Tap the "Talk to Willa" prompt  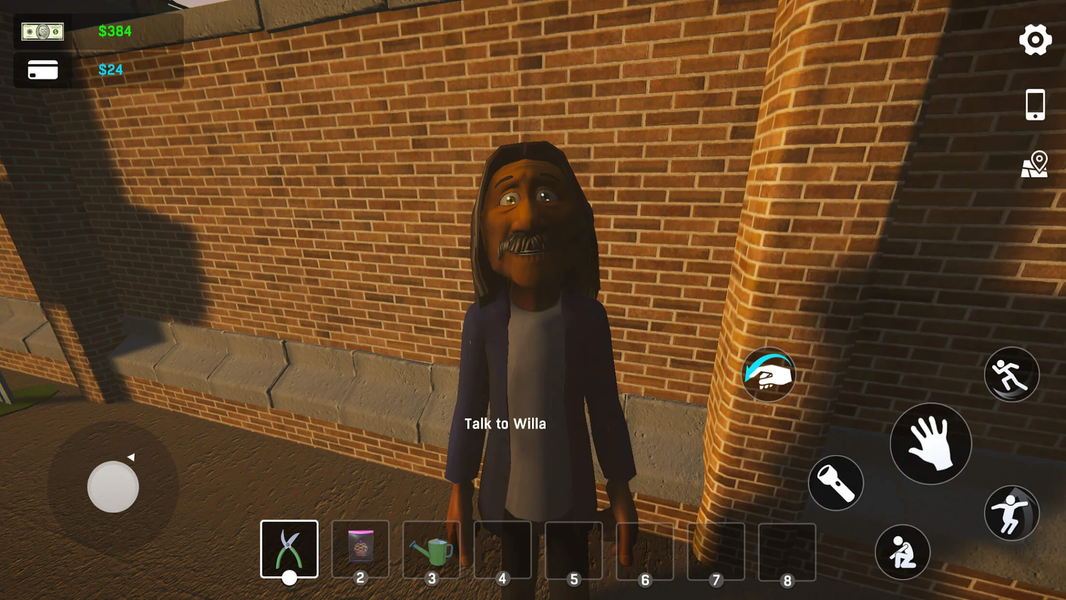(505, 424)
